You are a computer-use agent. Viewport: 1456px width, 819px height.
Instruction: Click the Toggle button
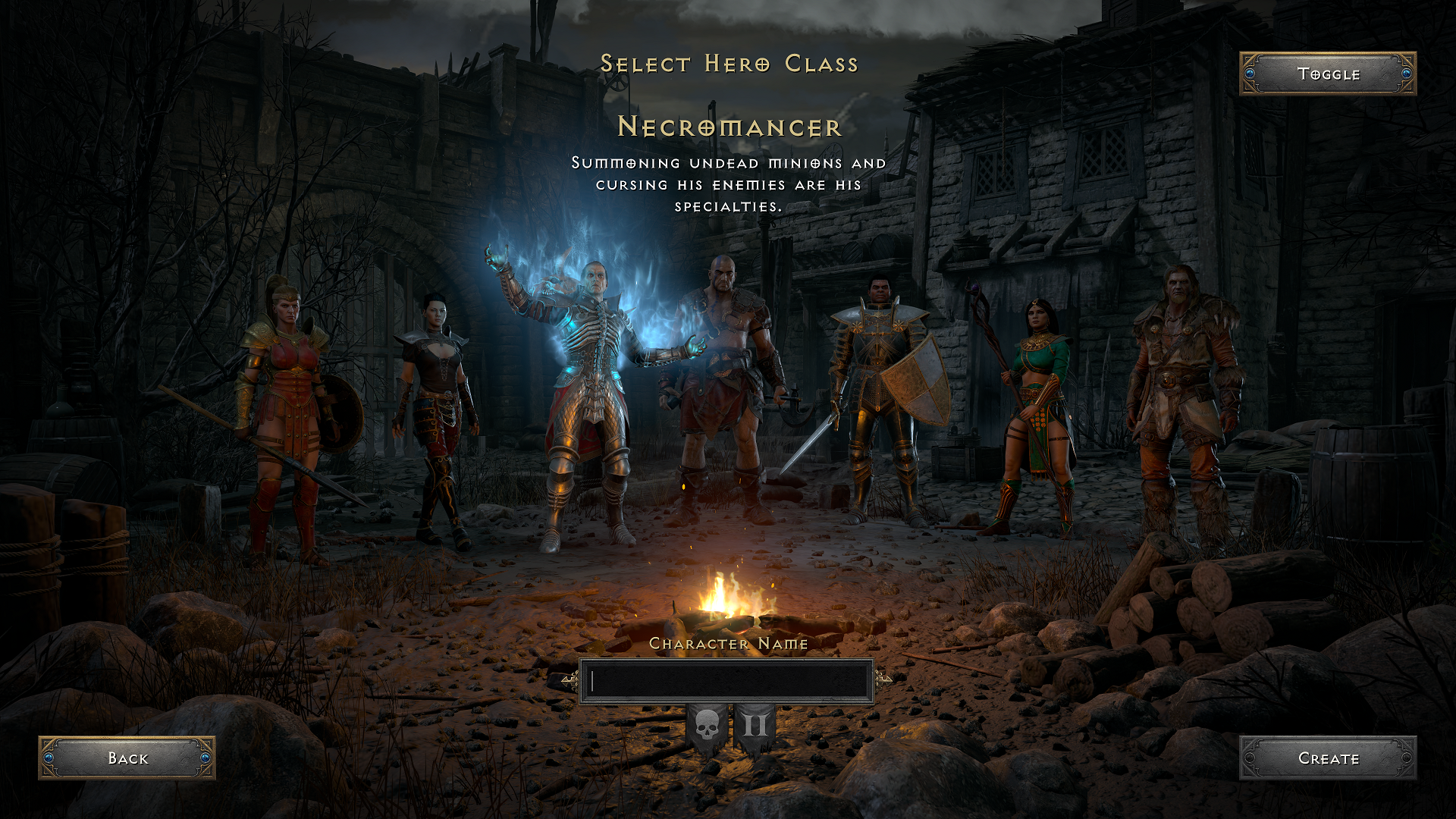click(1327, 74)
